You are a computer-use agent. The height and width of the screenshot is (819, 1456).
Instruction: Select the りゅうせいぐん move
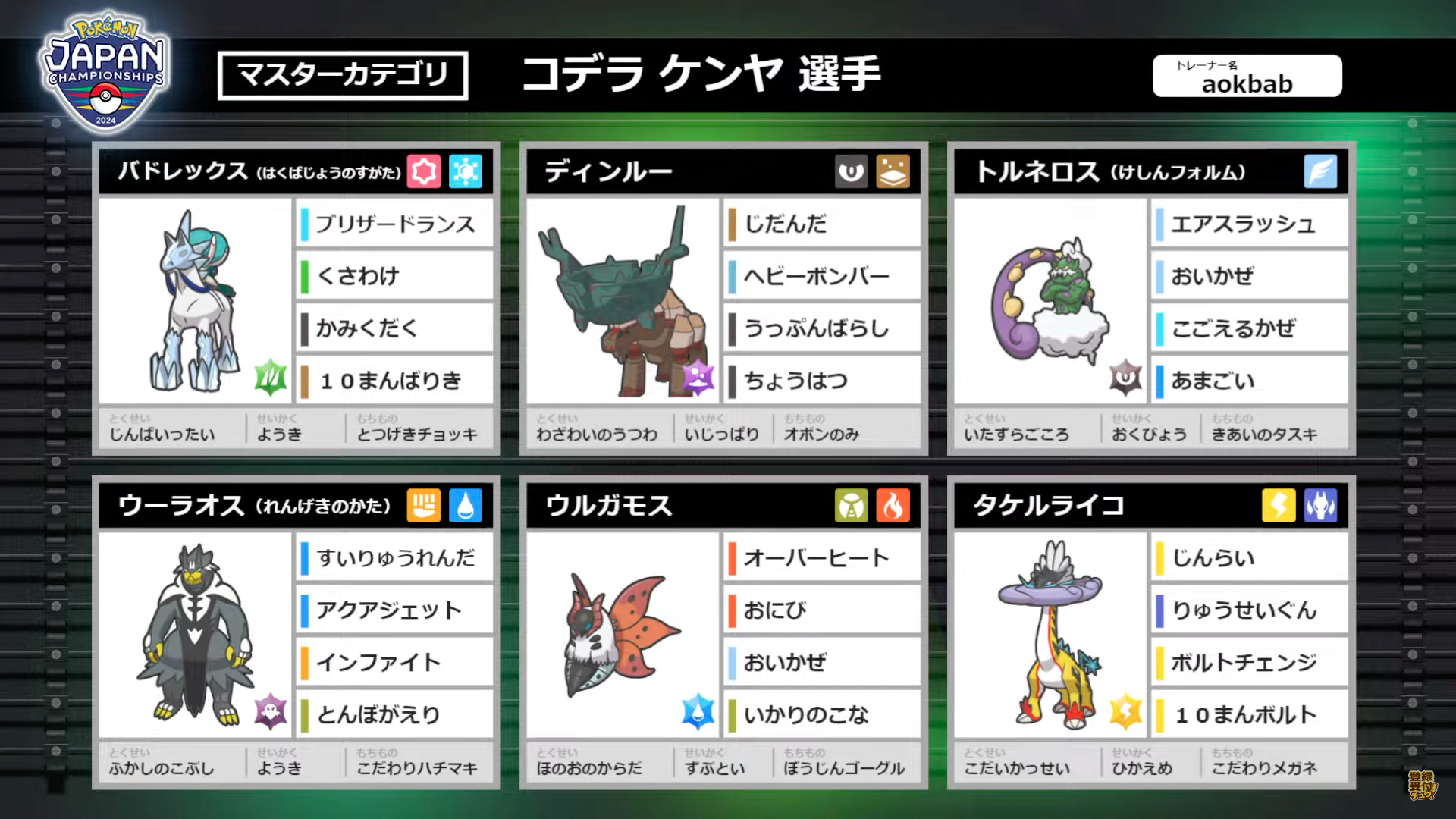pos(1249,610)
